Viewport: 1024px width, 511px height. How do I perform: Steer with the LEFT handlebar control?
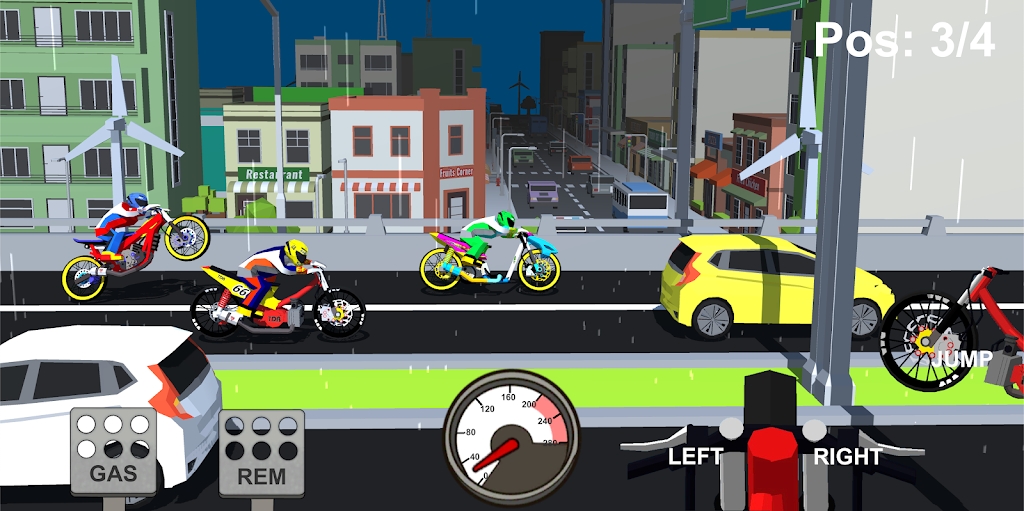pos(695,456)
